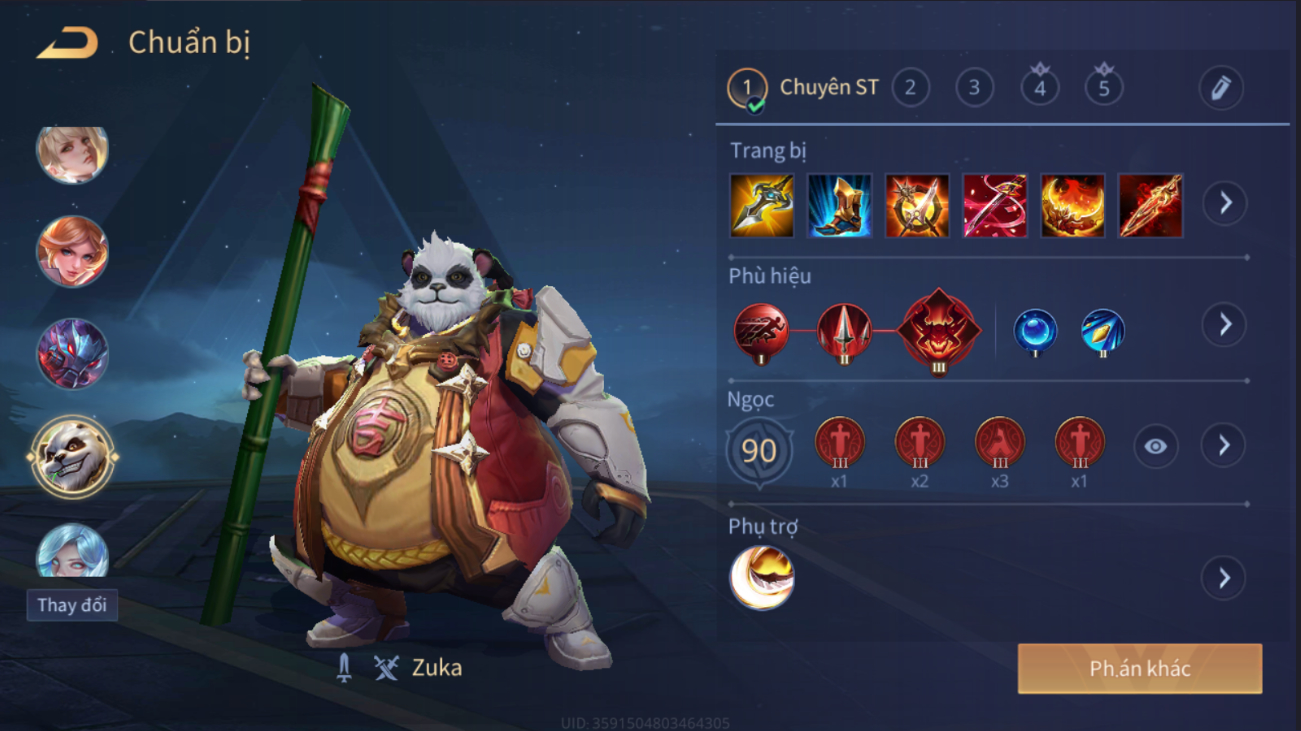Choose the orange-haired hero portrait
Screen dimensions: 1301x731
[72, 251]
